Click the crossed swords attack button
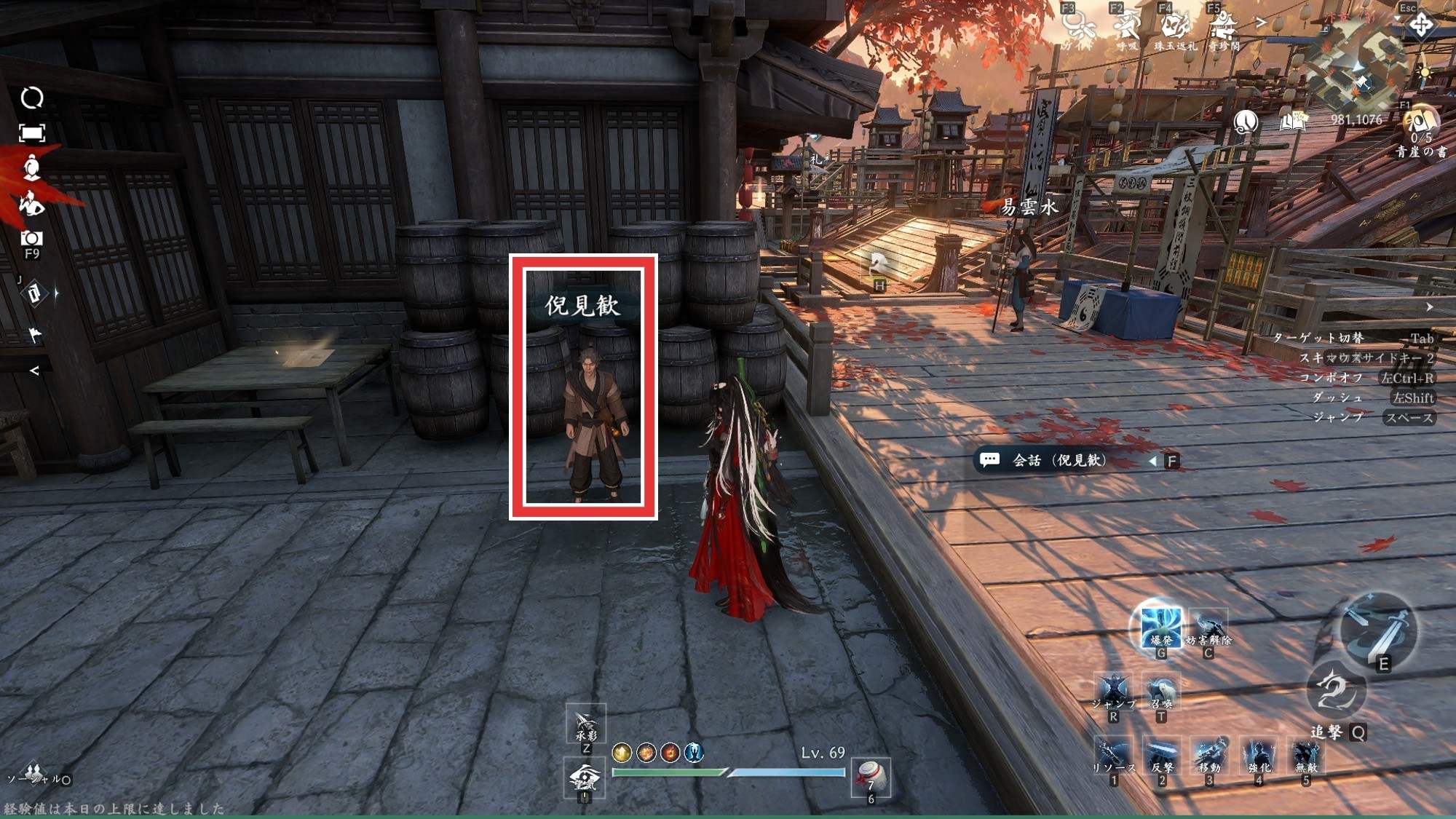 point(1378,628)
